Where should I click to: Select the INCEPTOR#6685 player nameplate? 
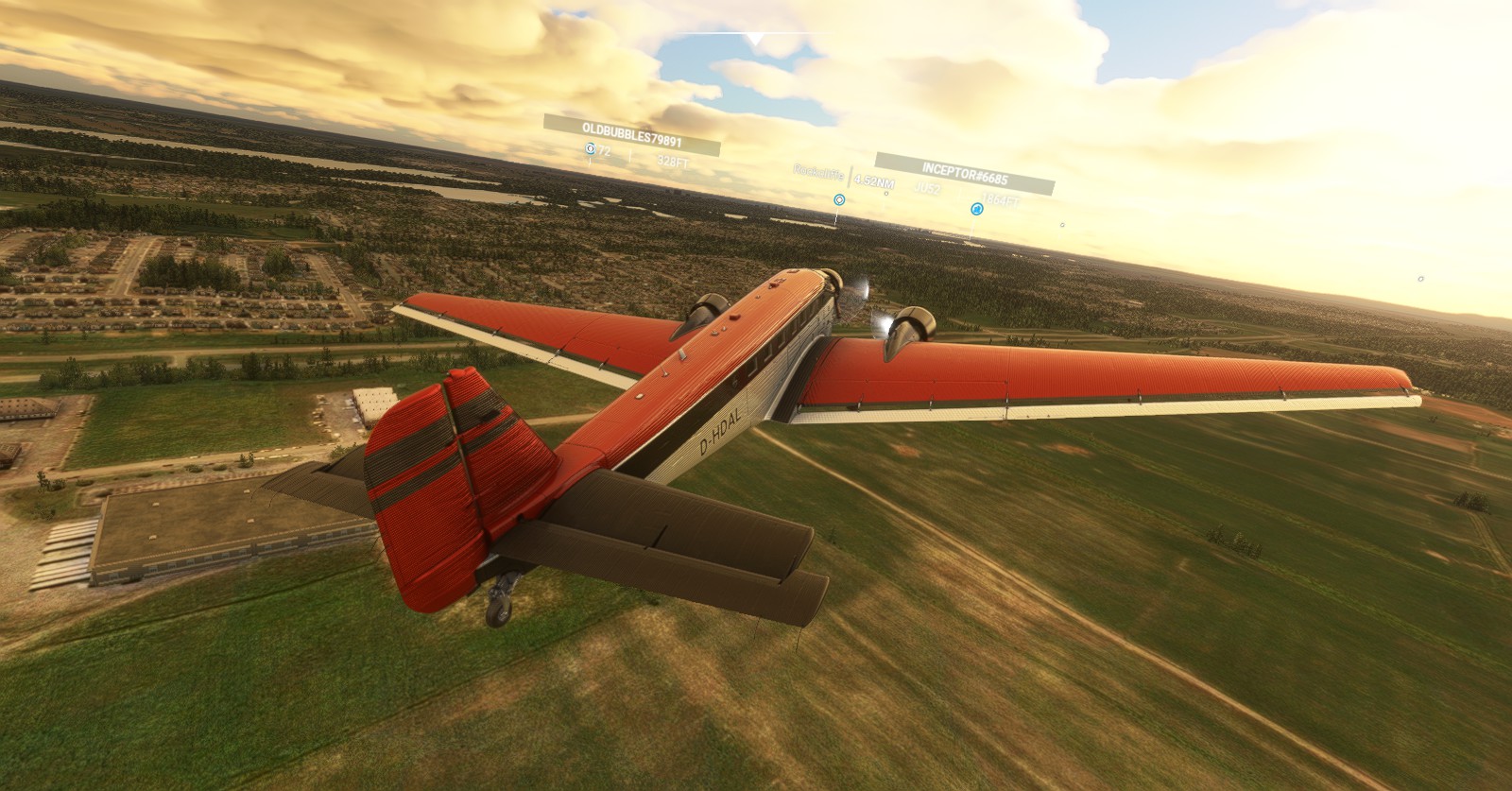964,180
